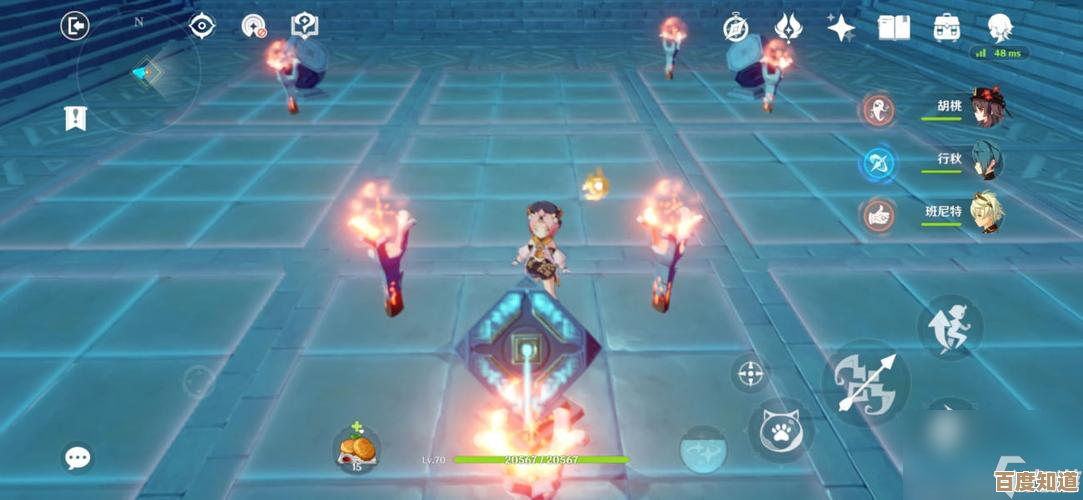Open the tutorial guide icon with a question mark
The height and width of the screenshot is (500, 1083).
click(x=304, y=26)
